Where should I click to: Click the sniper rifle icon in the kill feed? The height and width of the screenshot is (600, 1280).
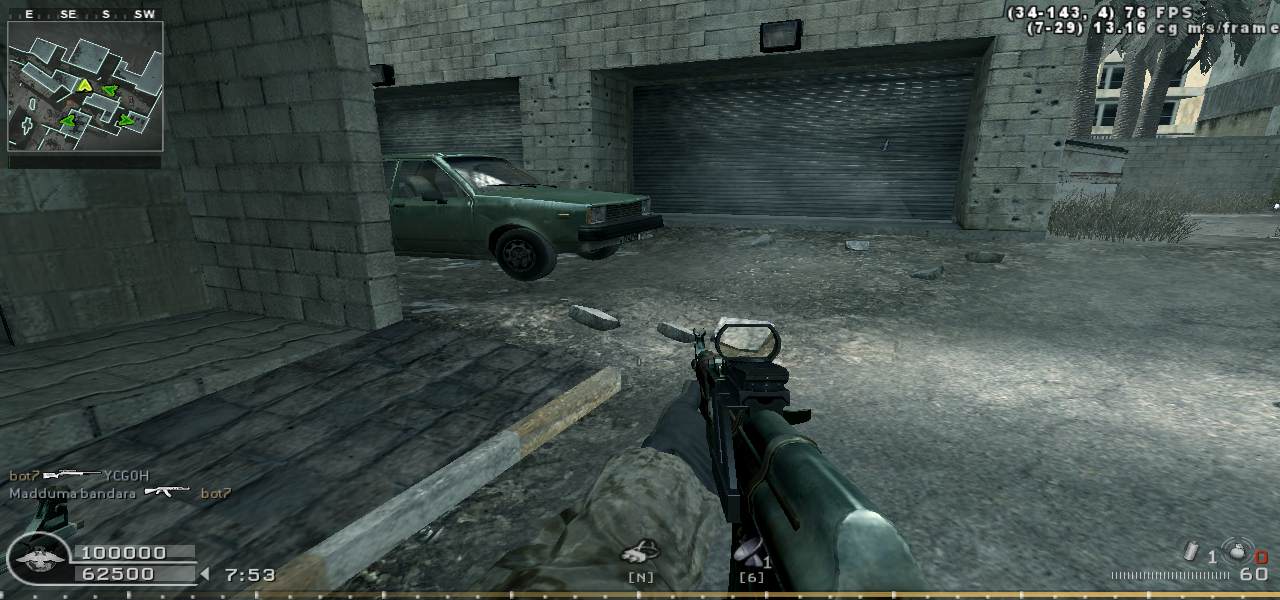[70, 475]
